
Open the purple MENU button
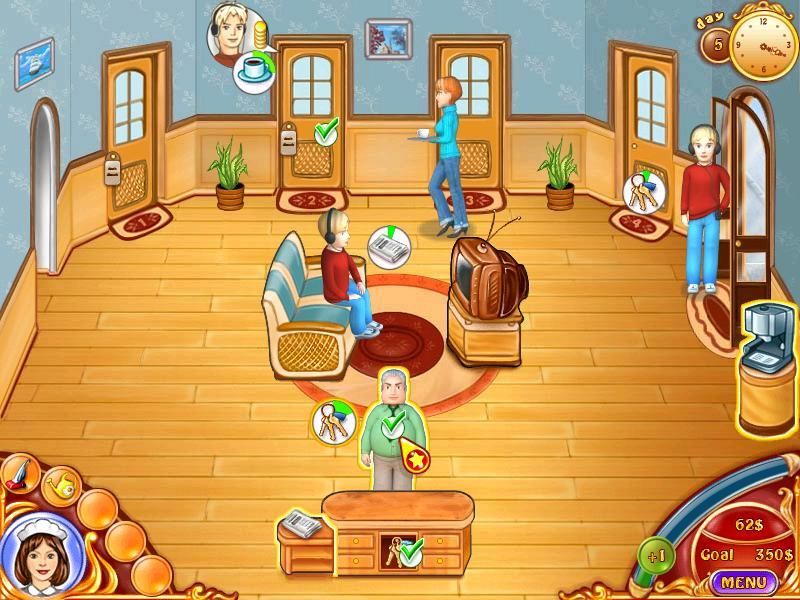tap(743, 581)
